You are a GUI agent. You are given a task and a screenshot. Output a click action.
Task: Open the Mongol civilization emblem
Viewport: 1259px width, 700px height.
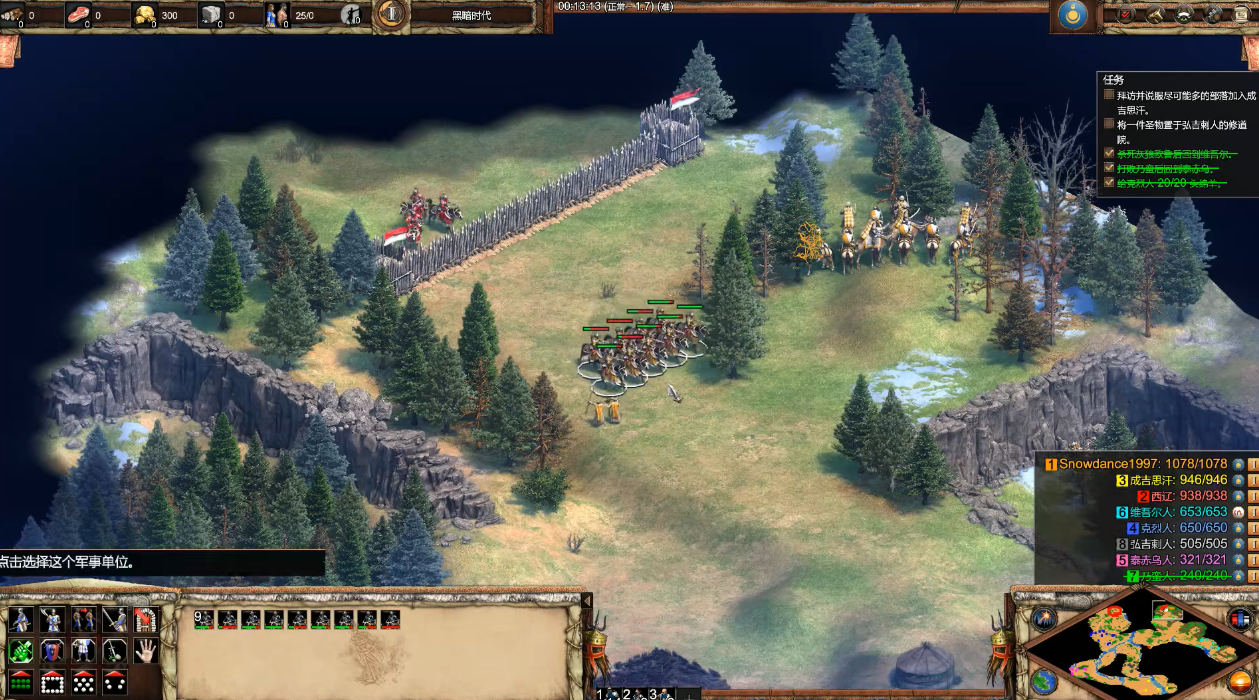1074,15
